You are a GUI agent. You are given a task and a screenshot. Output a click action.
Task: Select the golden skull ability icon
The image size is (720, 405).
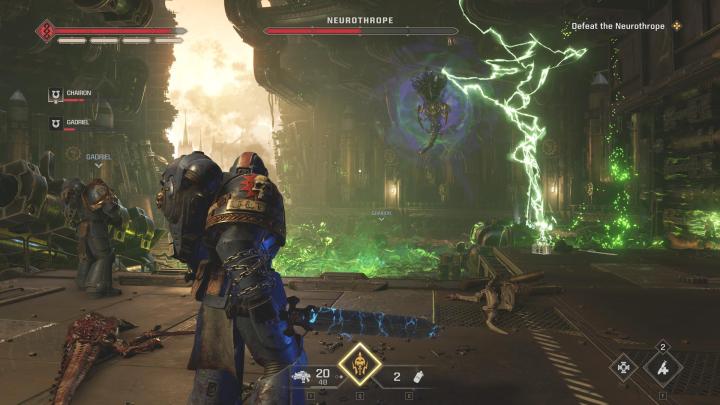[x=360, y=366]
